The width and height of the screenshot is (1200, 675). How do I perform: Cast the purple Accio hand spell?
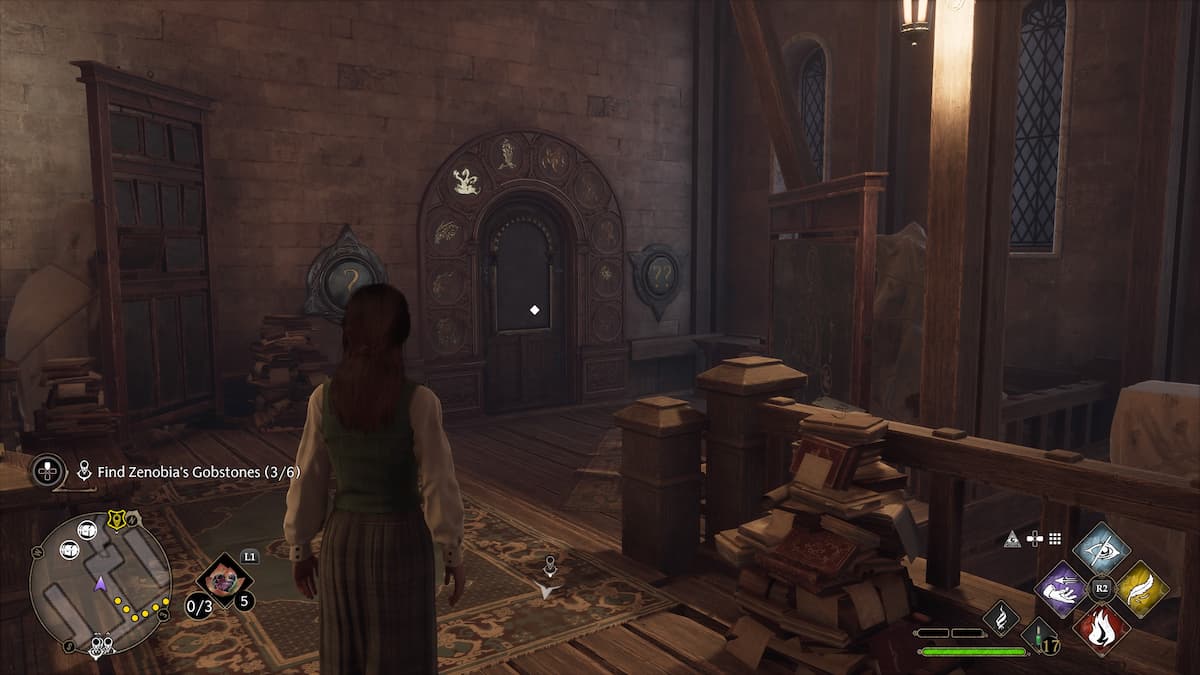[1061, 589]
